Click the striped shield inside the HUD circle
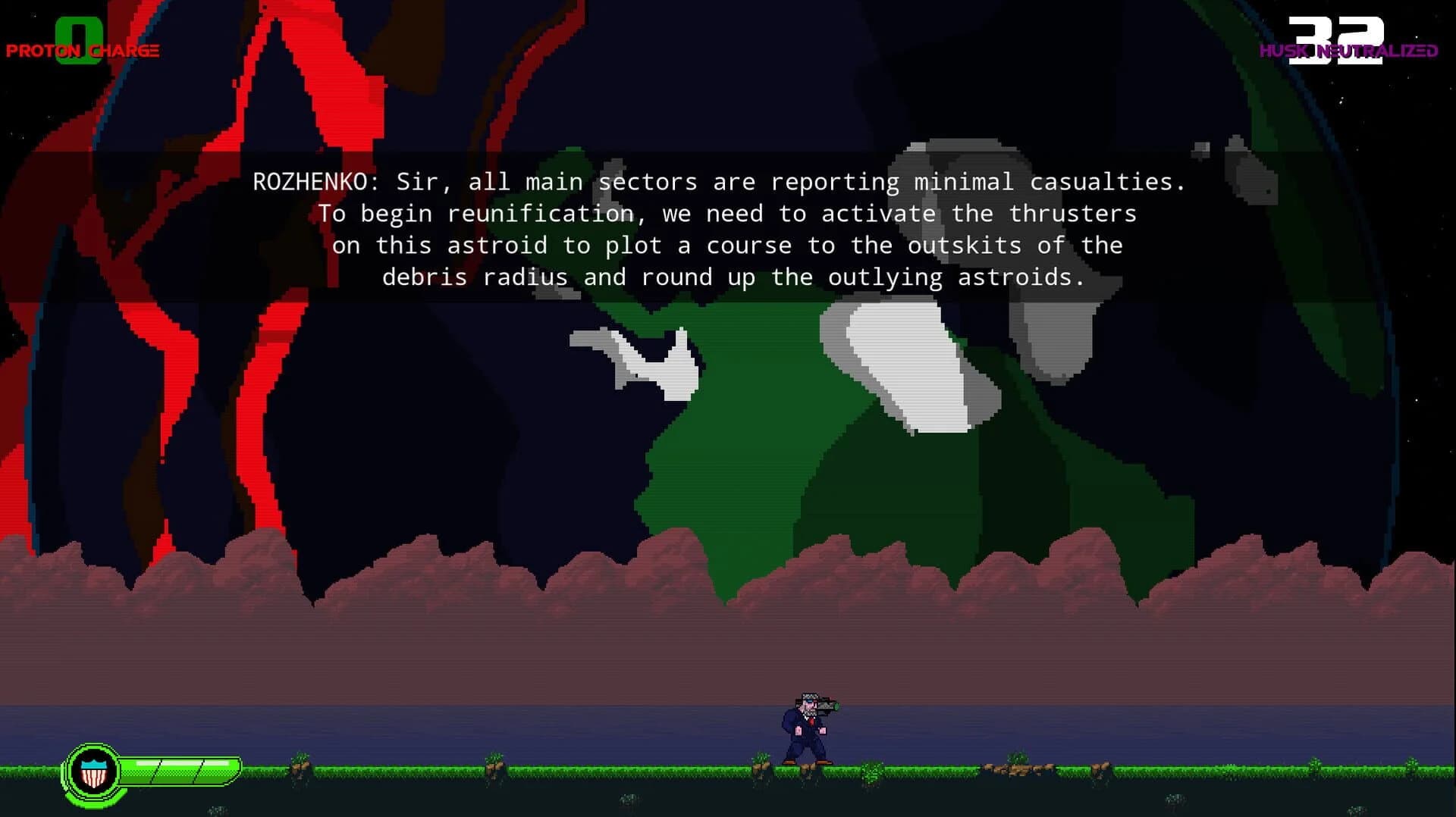 pos(93,778)
